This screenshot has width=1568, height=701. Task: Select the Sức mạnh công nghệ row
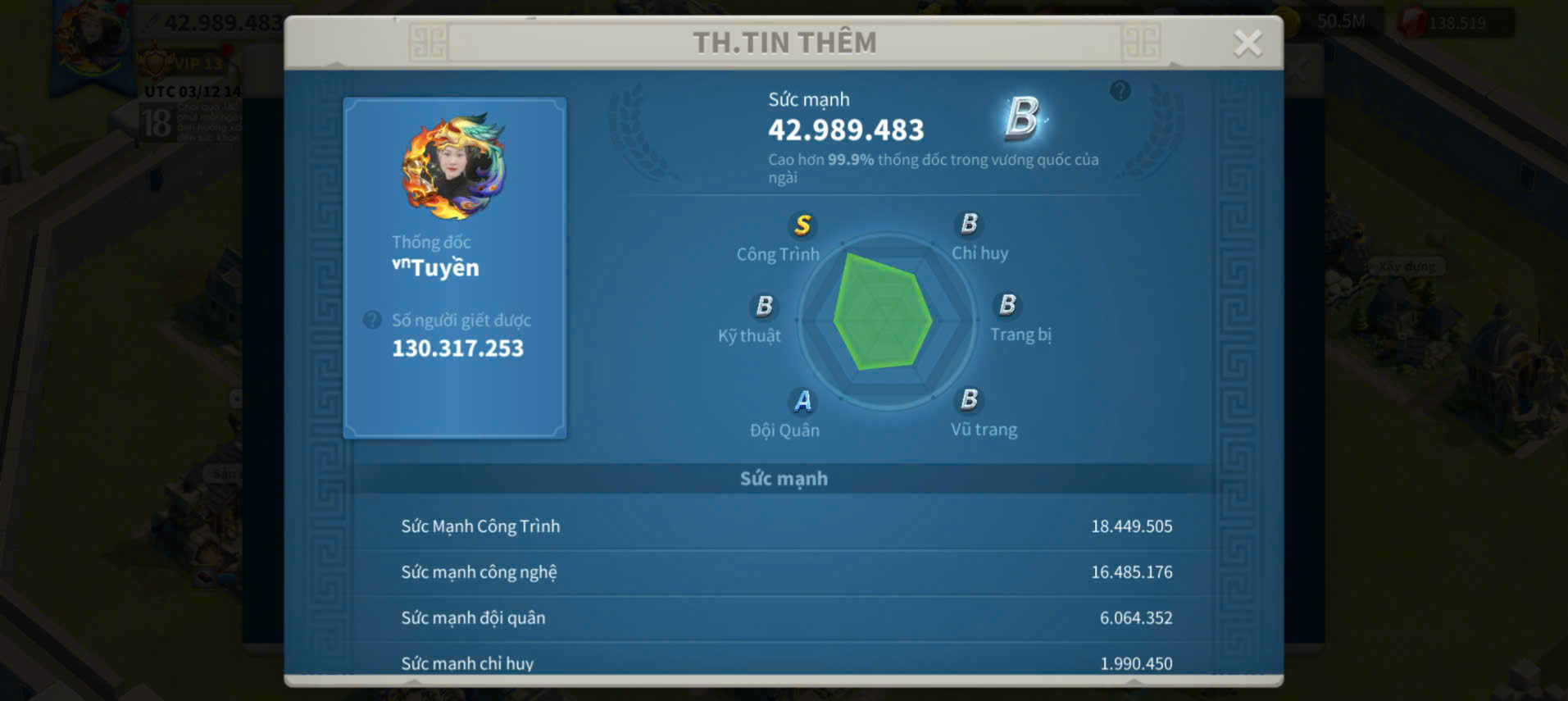click(x=785, y=572)
